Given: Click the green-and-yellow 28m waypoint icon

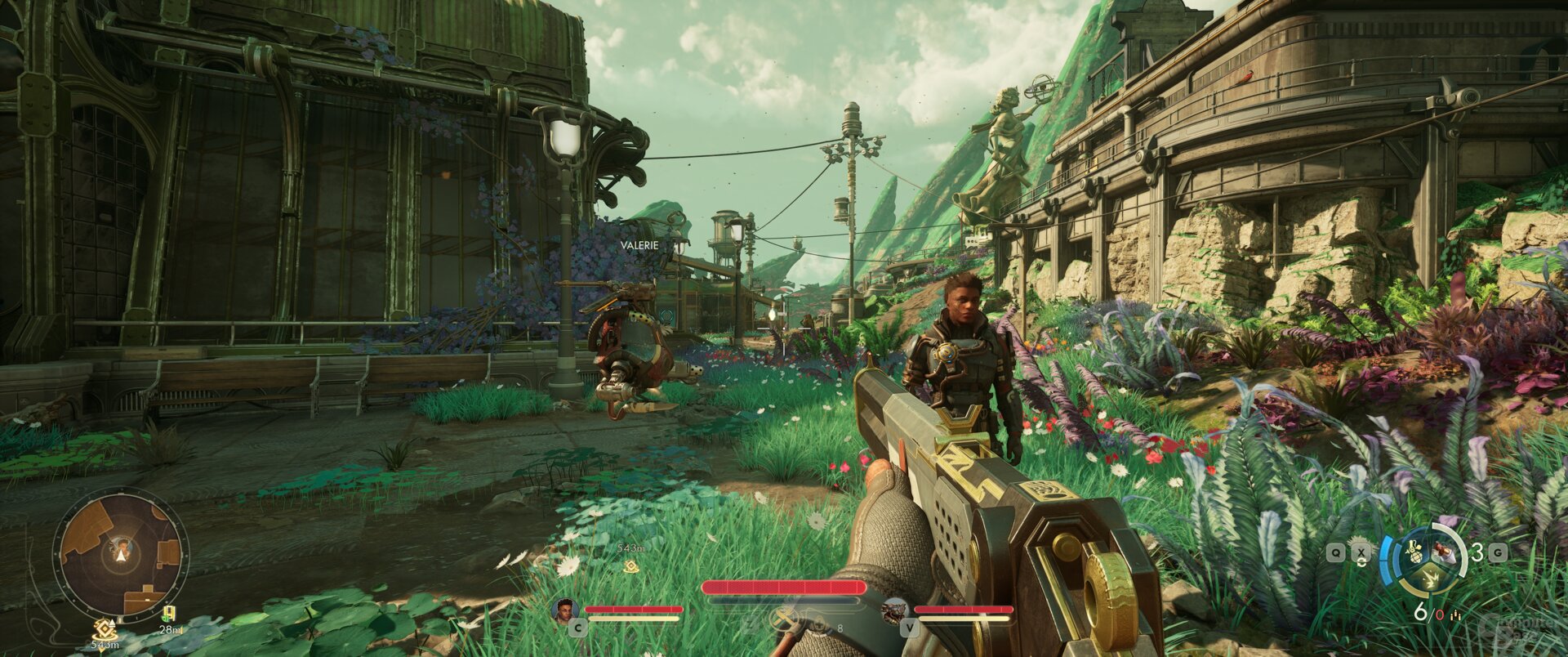Looking at the screenshot, I should coord(169,615).
